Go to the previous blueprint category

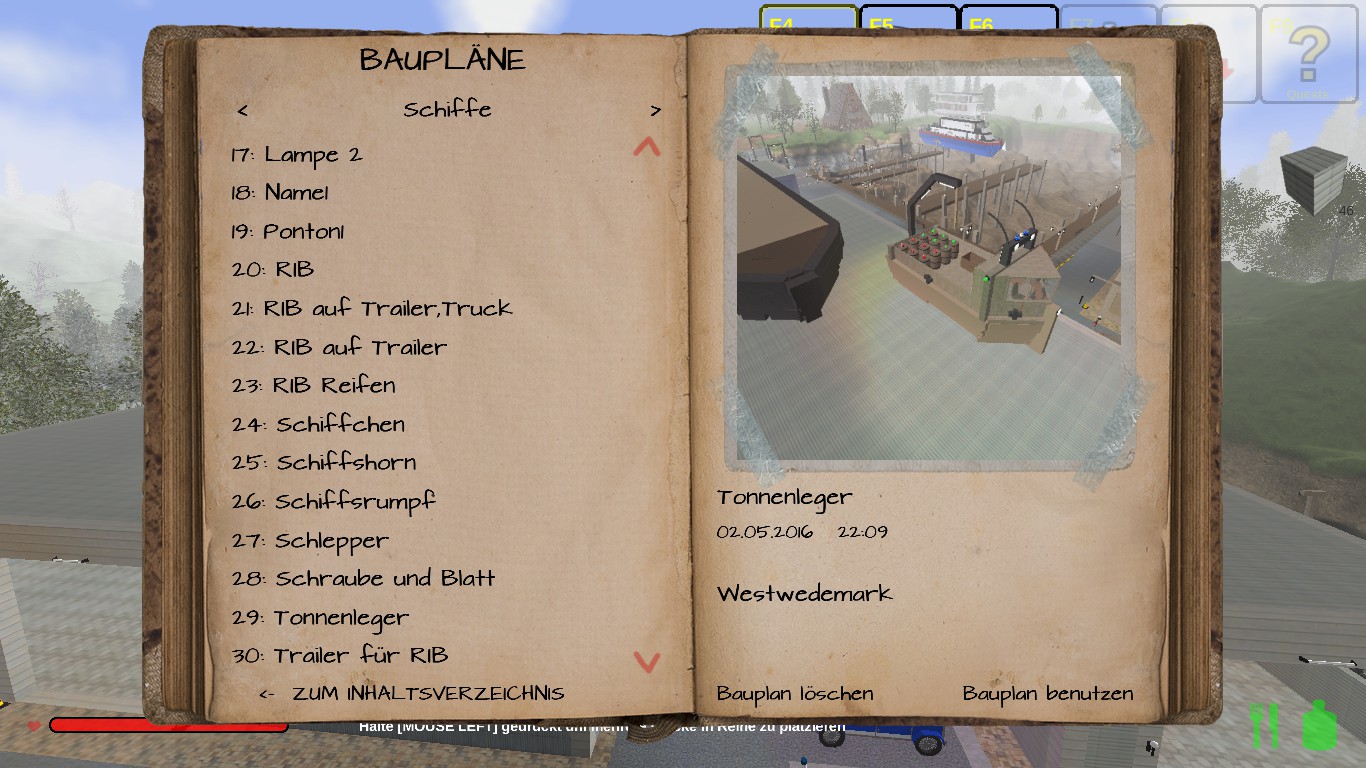tap(243, 110)
